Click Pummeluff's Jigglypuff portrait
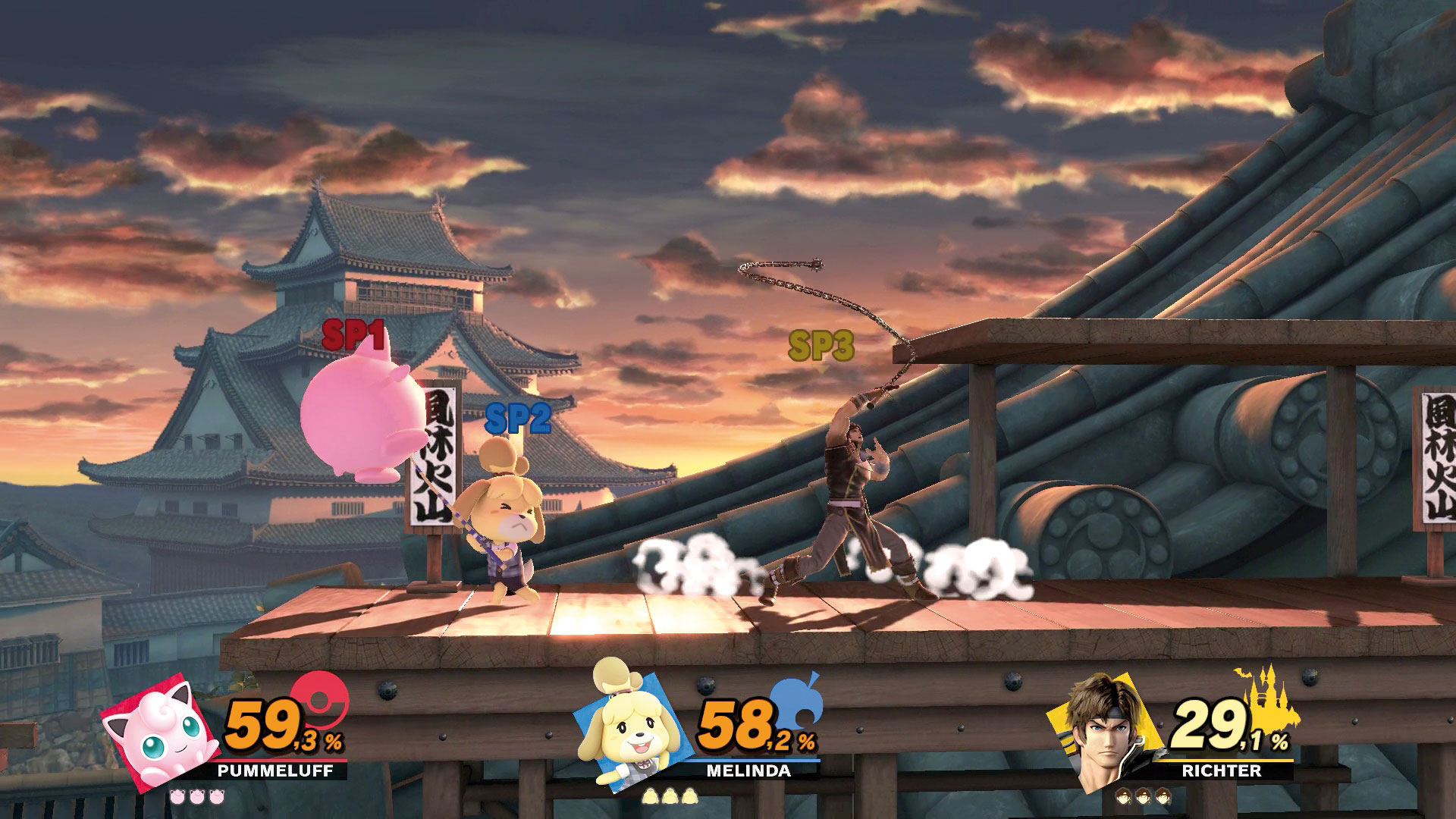The height and width of the screenshot is (819, 1456). click(155, 739)
